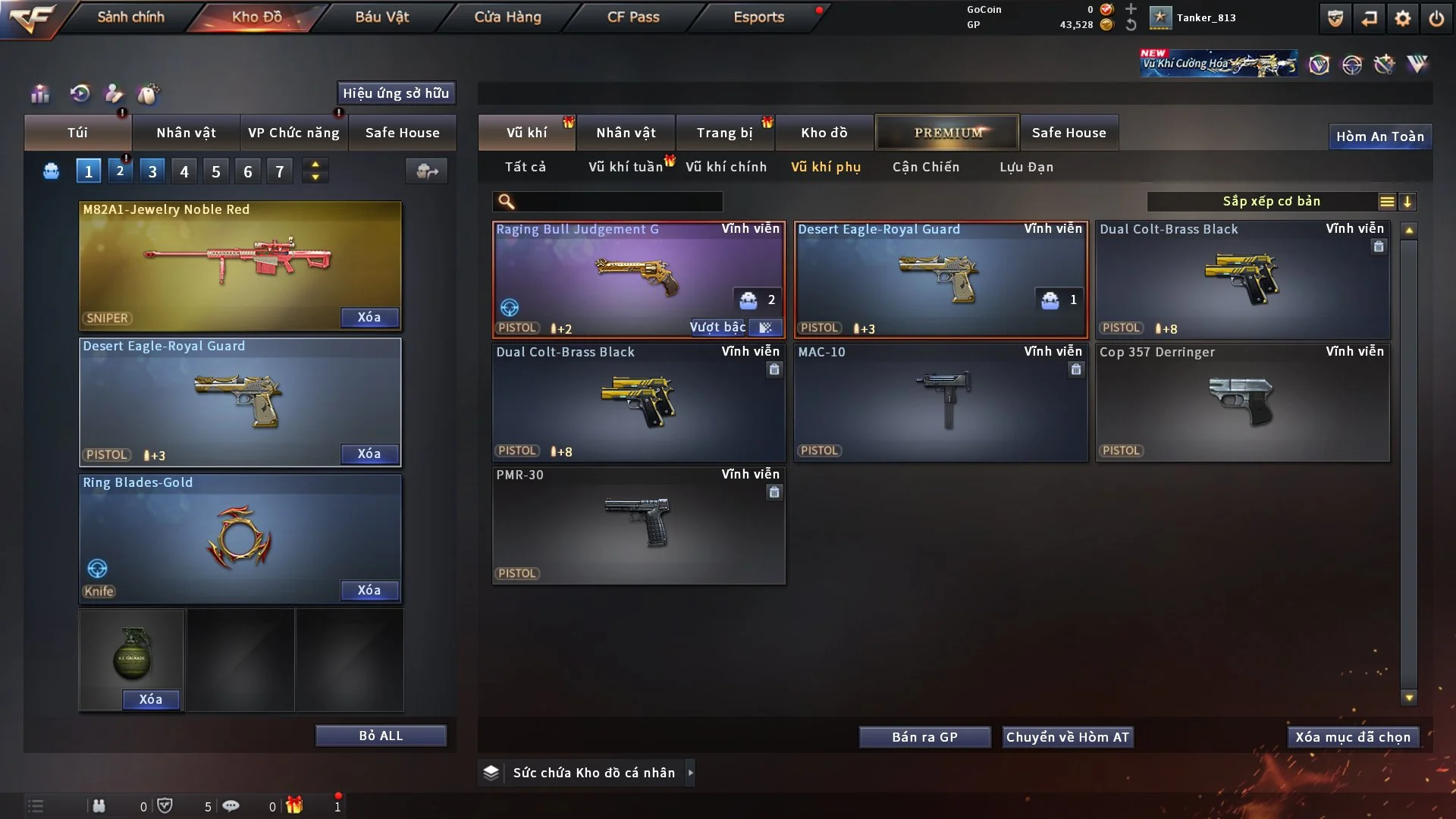Viewport: 1456px width, 819px height.
Task: Go to Sảnh chính lobby
Action: point(130,17)
